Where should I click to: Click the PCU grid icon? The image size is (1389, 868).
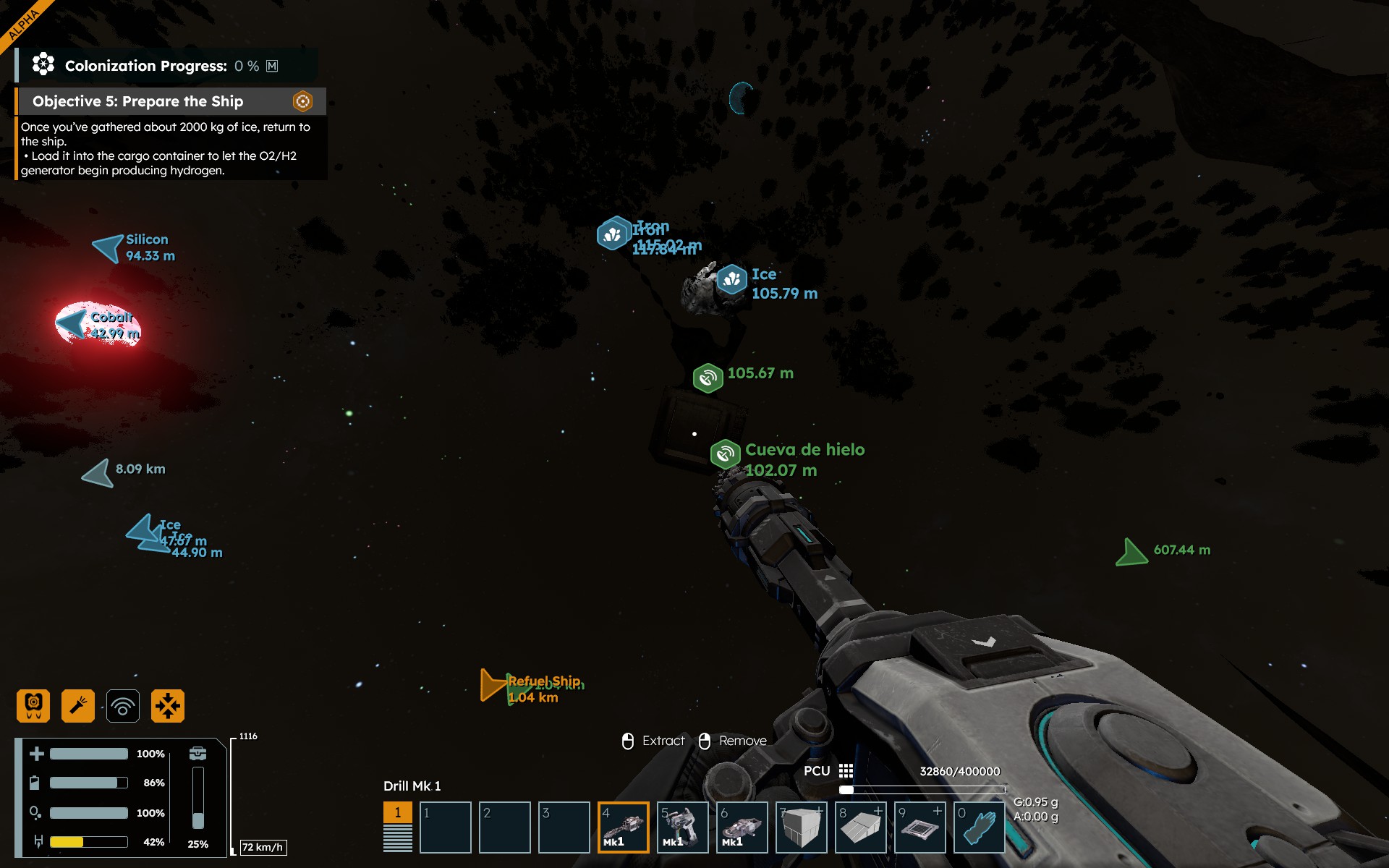click(846, 771)
